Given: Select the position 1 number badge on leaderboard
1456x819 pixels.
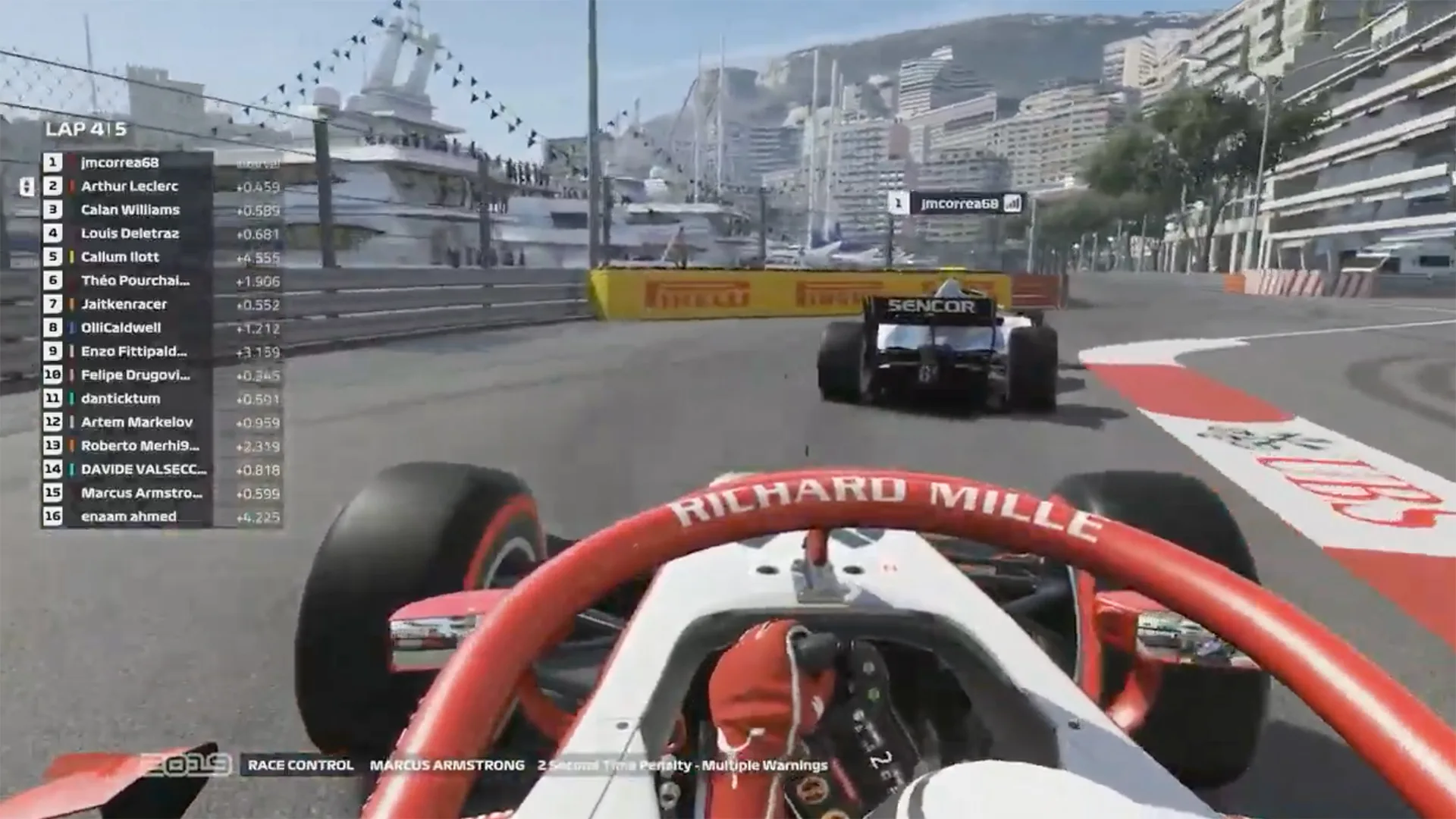Looking at the screenshot, I should (x=51, y=162).
